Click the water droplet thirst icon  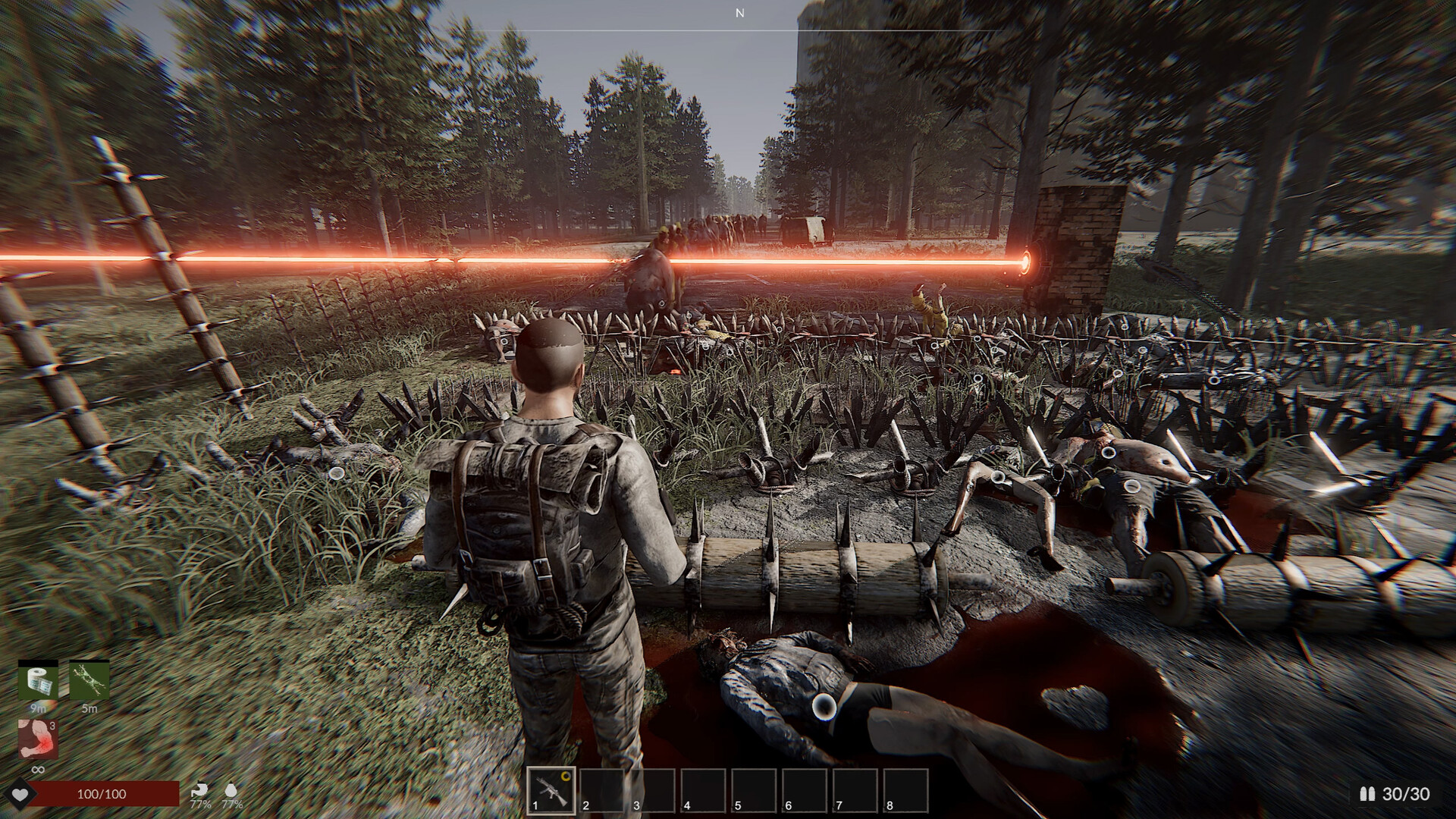[231, 790]
